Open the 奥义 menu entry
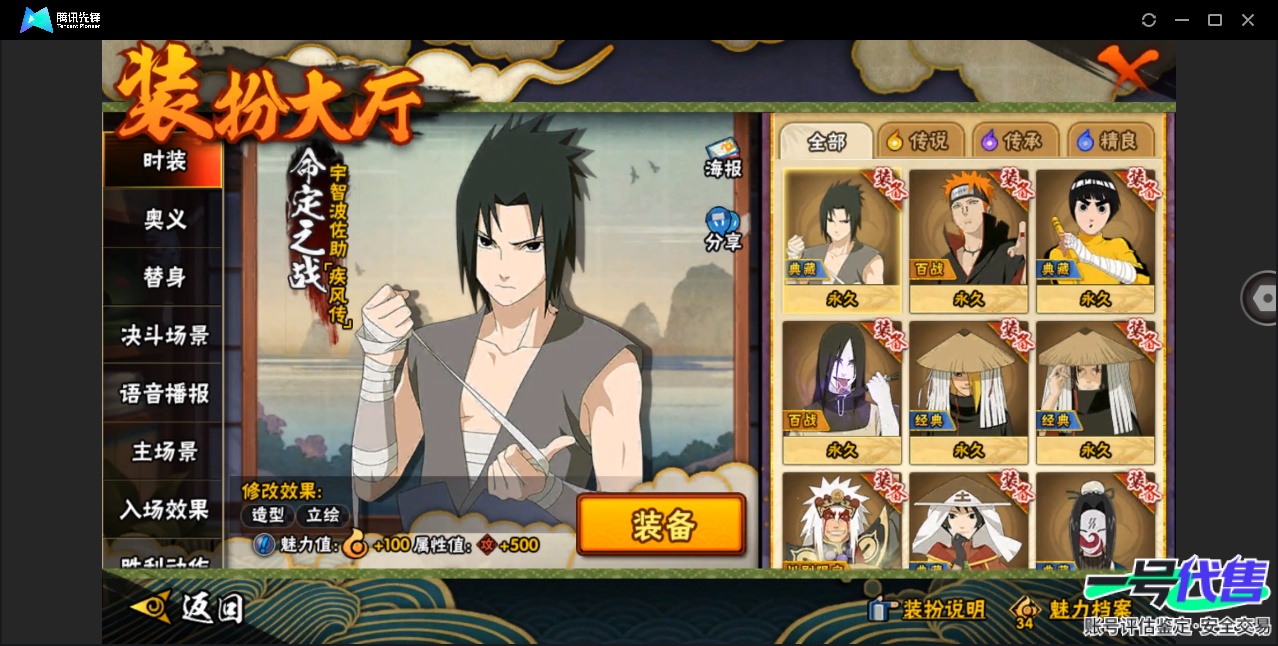Screen dimensions: 1278x646 click(x=164, y=219)
